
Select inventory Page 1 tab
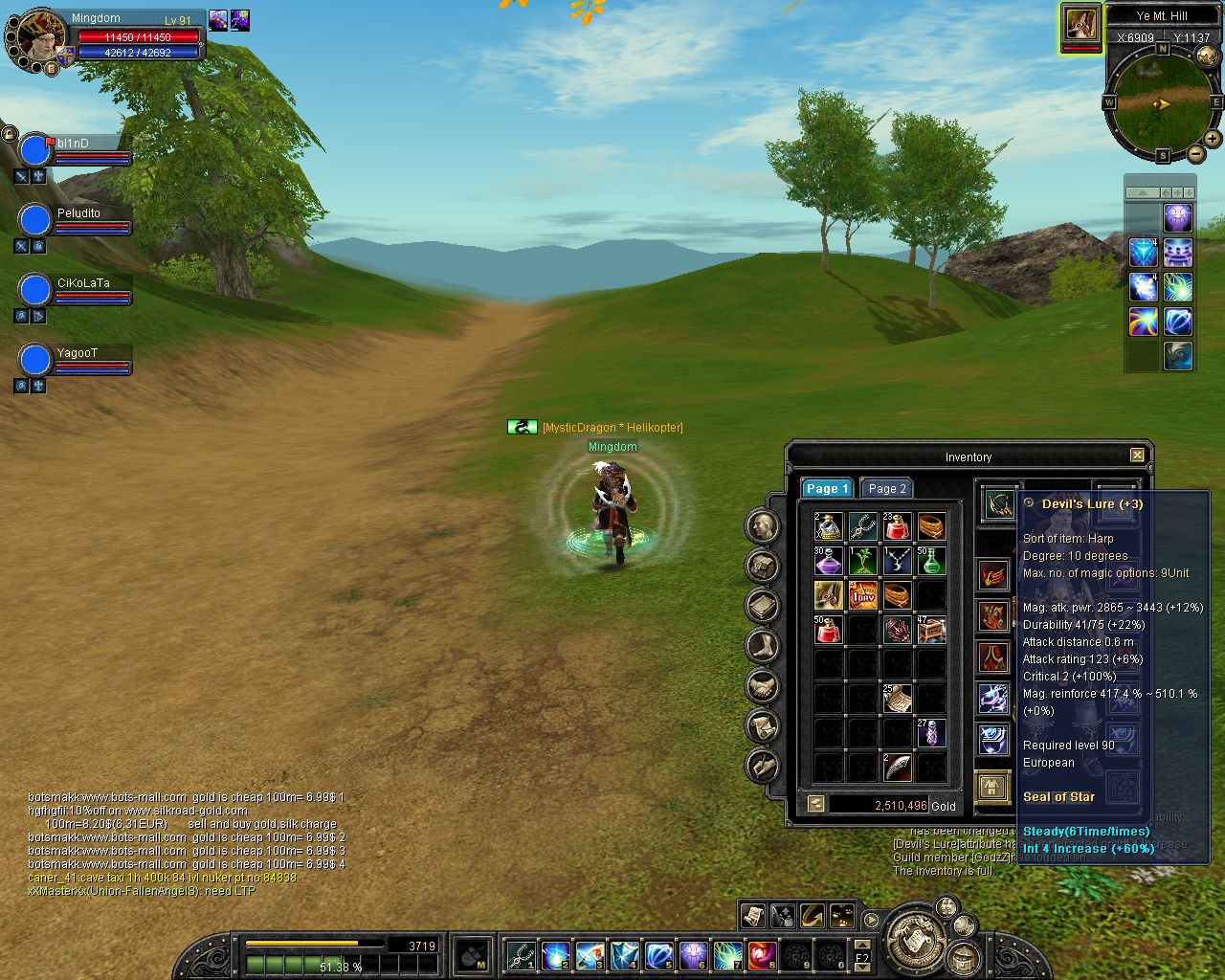click(x=827, y=488)
